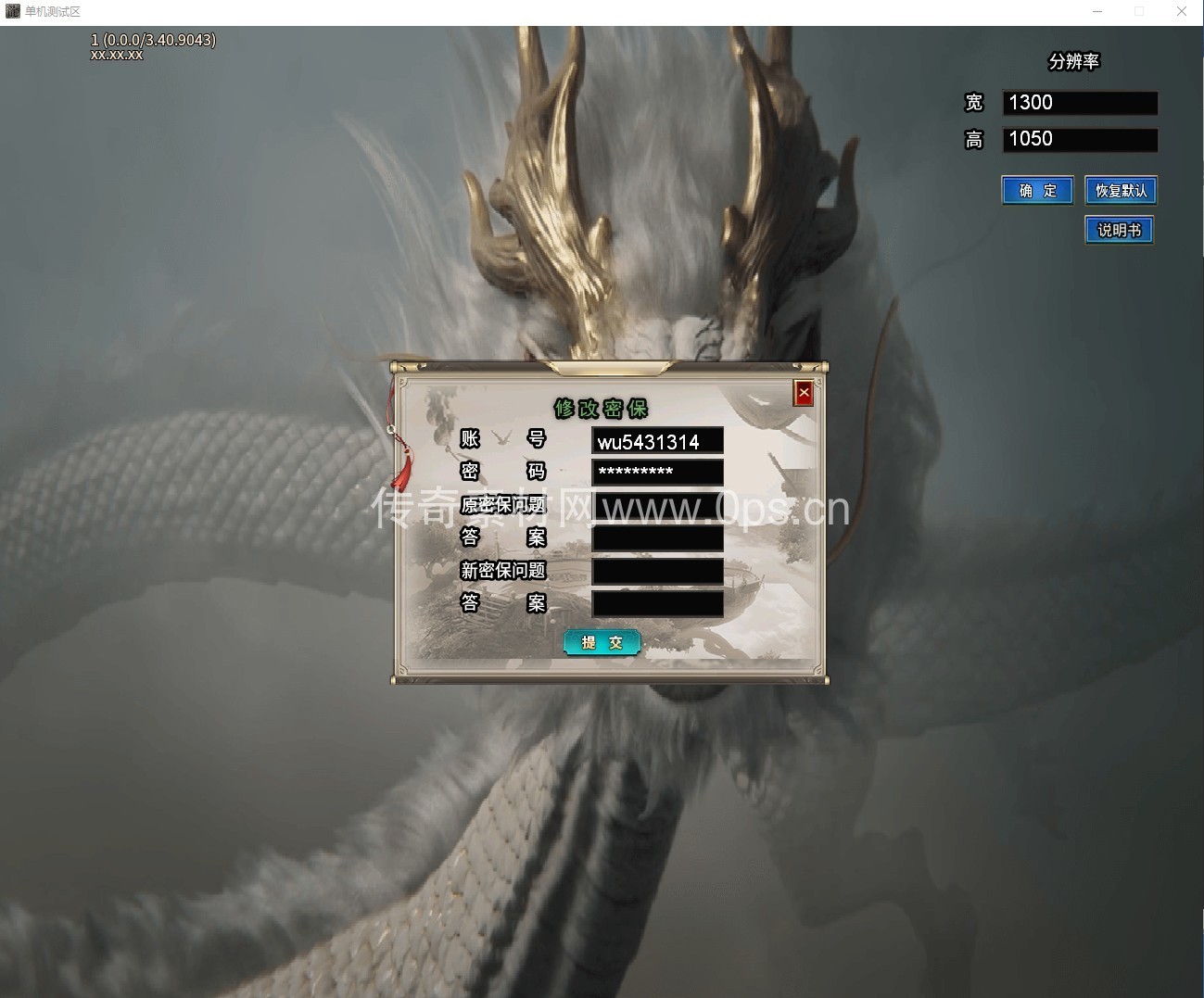Select the 高 height resolution field

(1080, 139)
